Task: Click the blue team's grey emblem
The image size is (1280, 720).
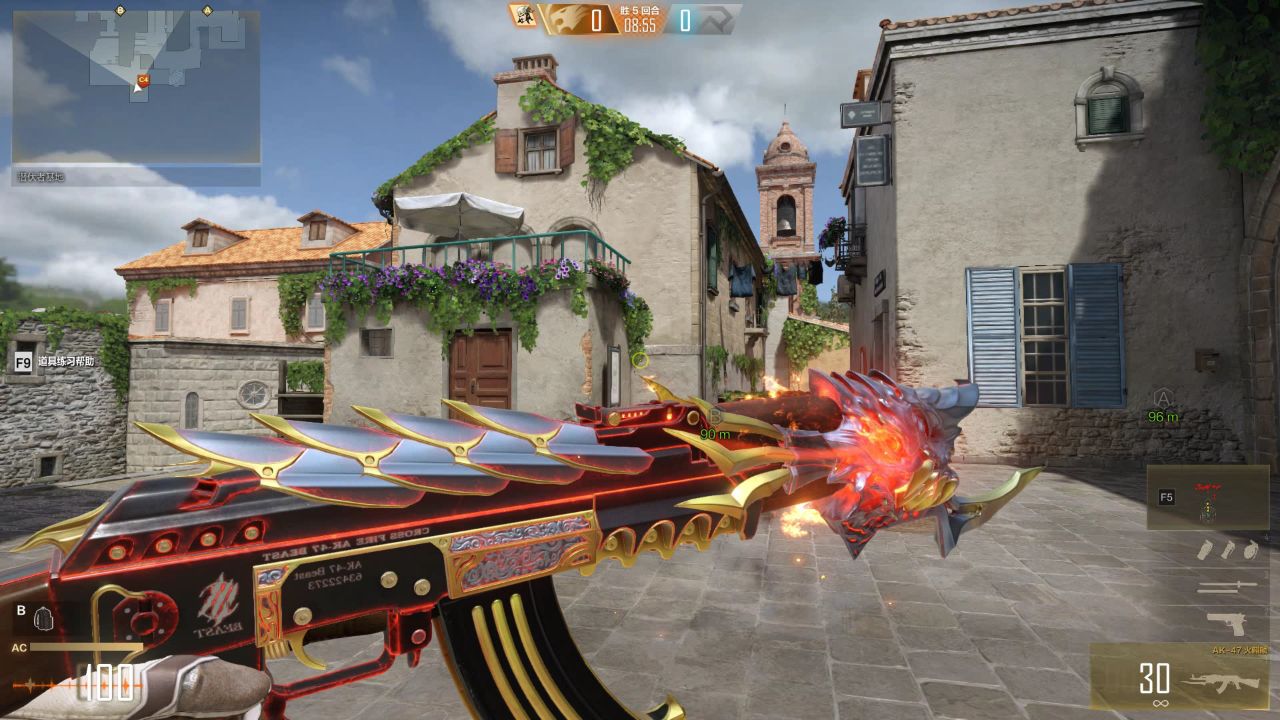Action: coord(718,18)
